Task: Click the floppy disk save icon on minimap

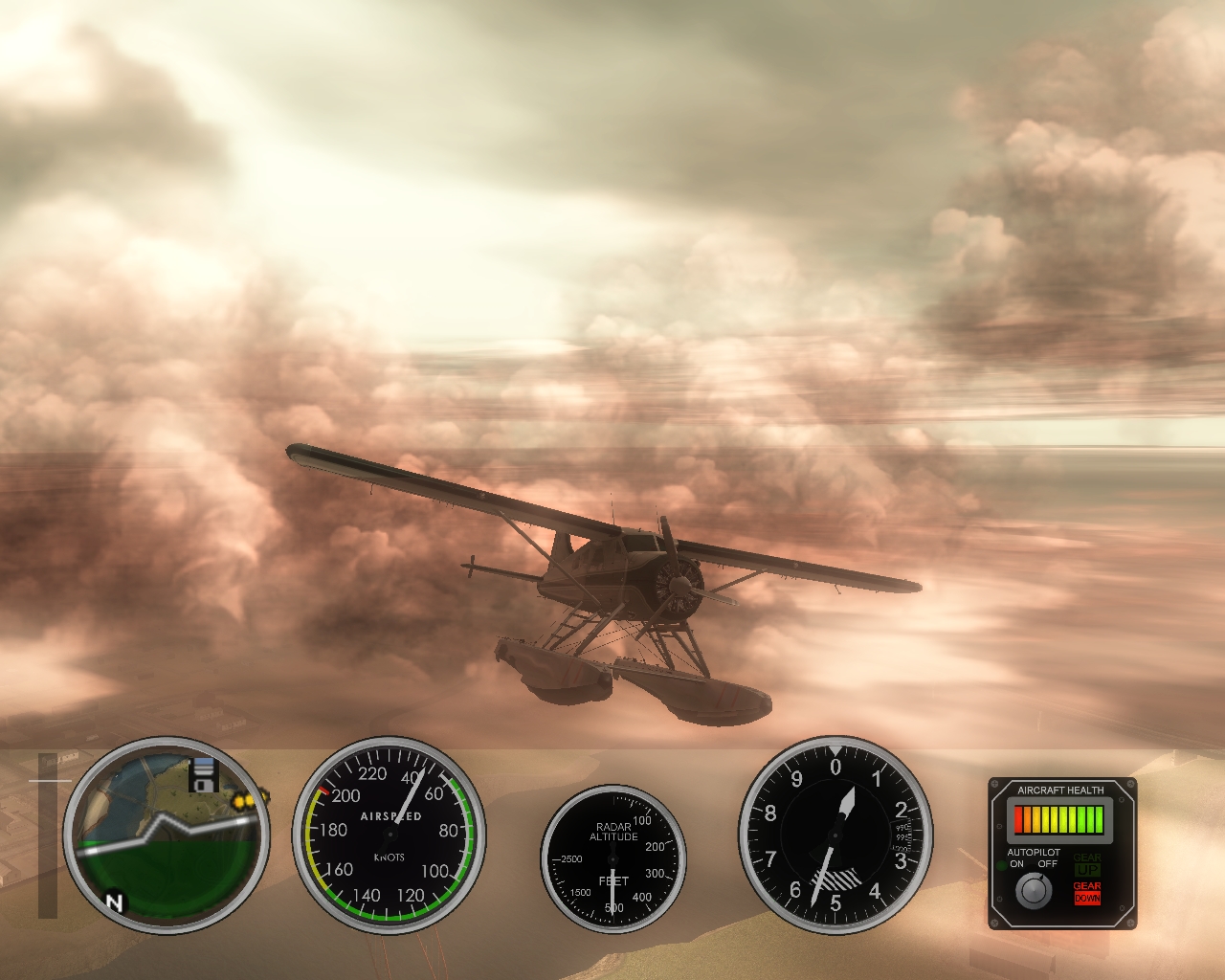Action: tap(204, 776)
